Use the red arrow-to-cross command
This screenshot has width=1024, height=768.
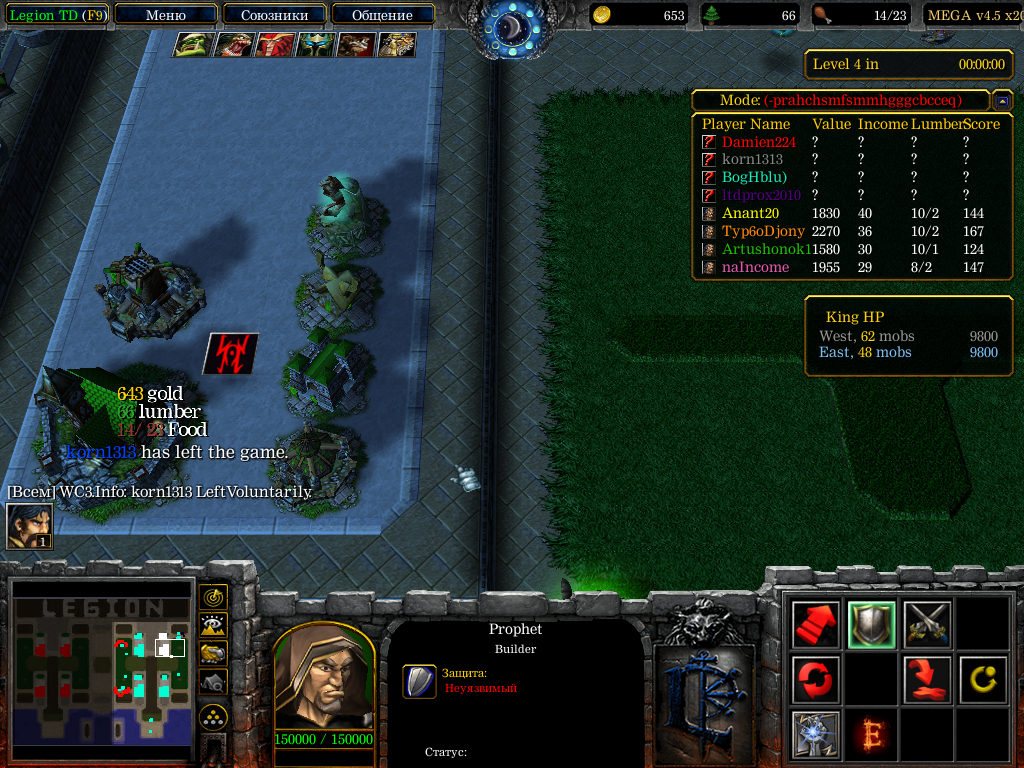coord(927,680)
